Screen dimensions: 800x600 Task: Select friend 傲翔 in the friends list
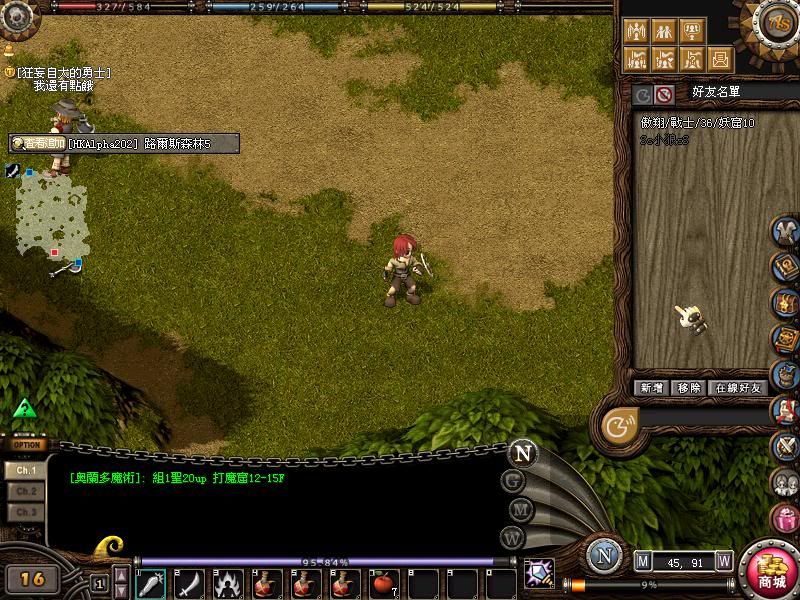(x=698, y=123)
